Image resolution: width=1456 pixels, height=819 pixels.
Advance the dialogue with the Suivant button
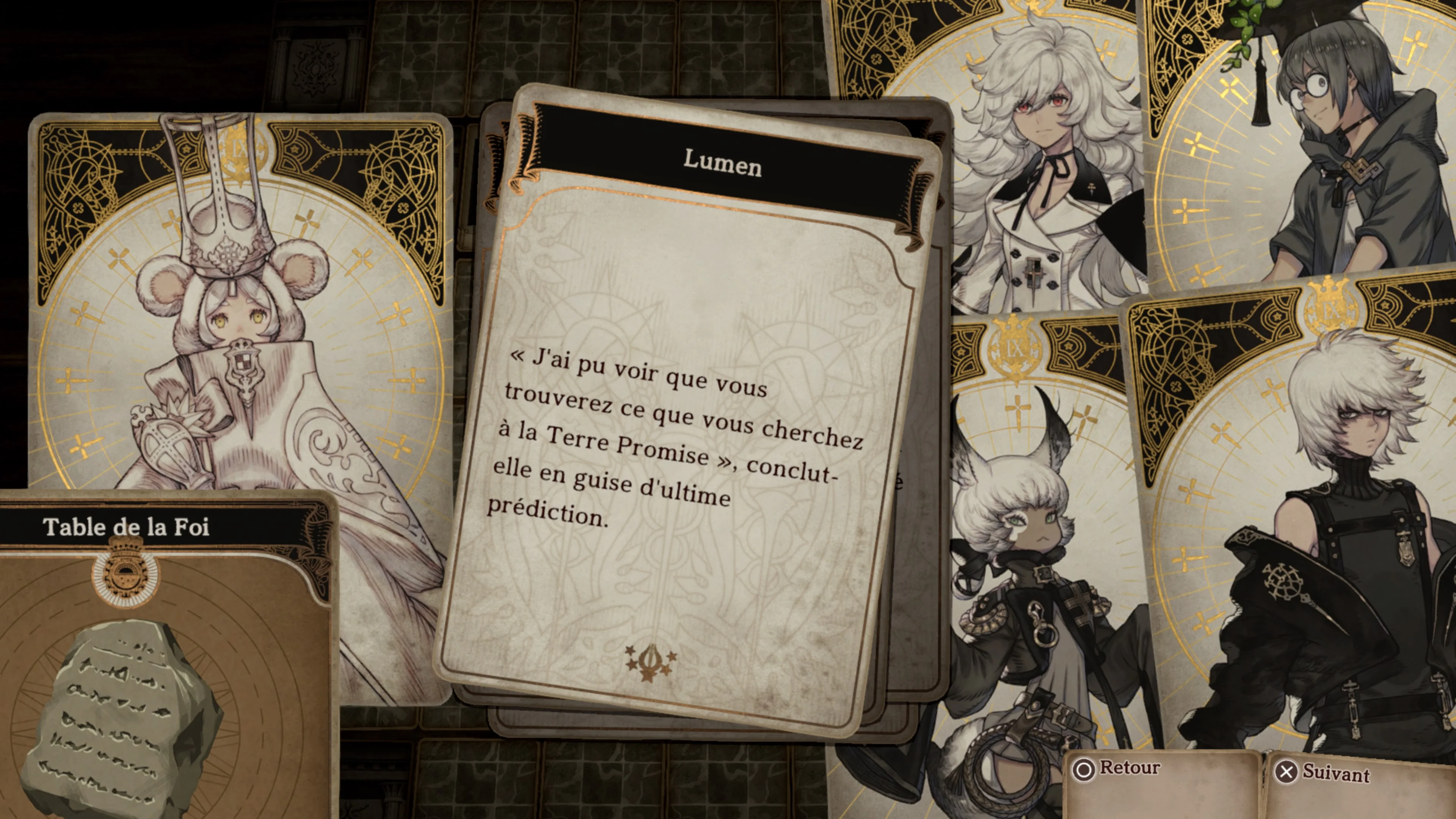(1323, 773)
